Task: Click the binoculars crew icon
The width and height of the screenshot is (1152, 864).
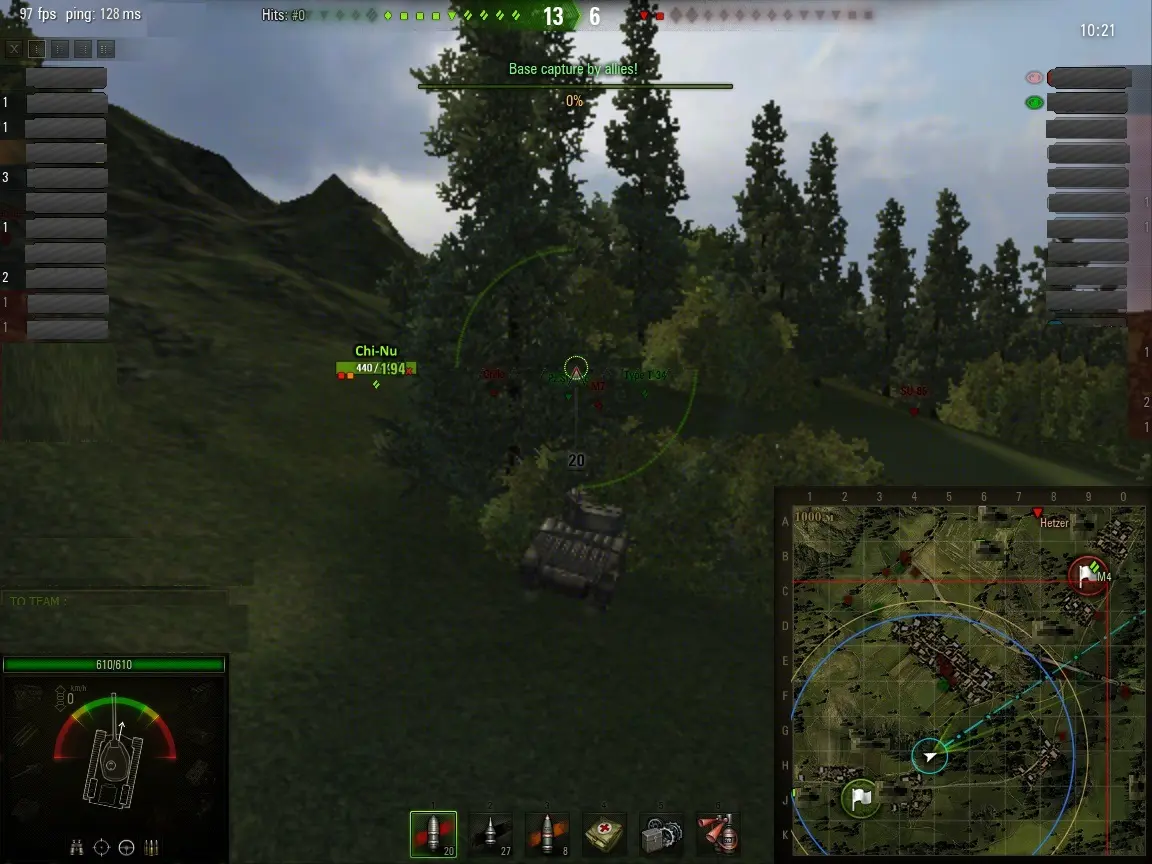Action: (x=77, y=847)
